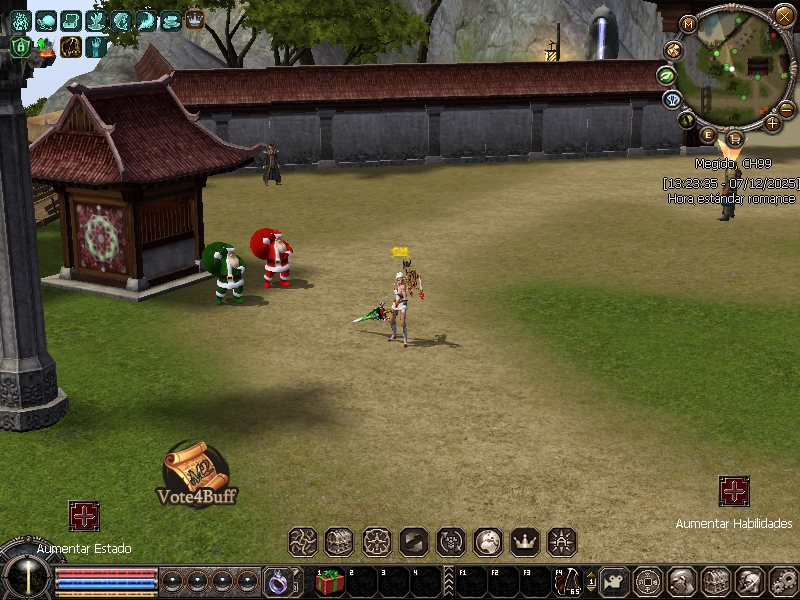Close the minimap with the X button

[x=784, y=15]
